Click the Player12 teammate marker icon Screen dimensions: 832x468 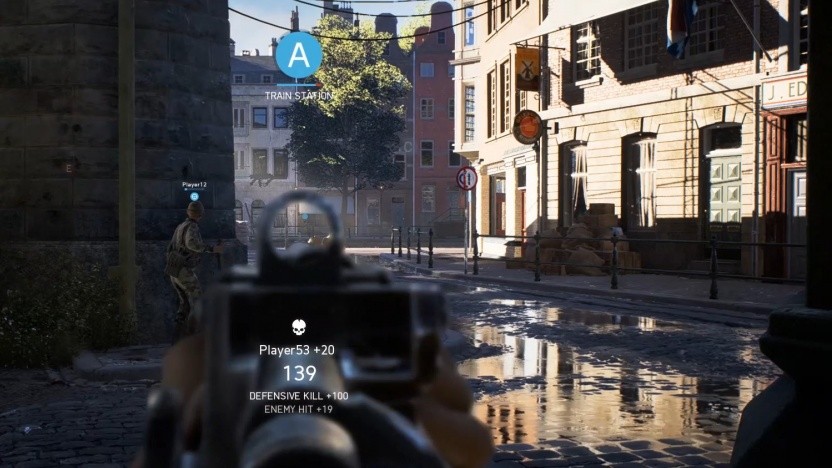pos(194,197)
